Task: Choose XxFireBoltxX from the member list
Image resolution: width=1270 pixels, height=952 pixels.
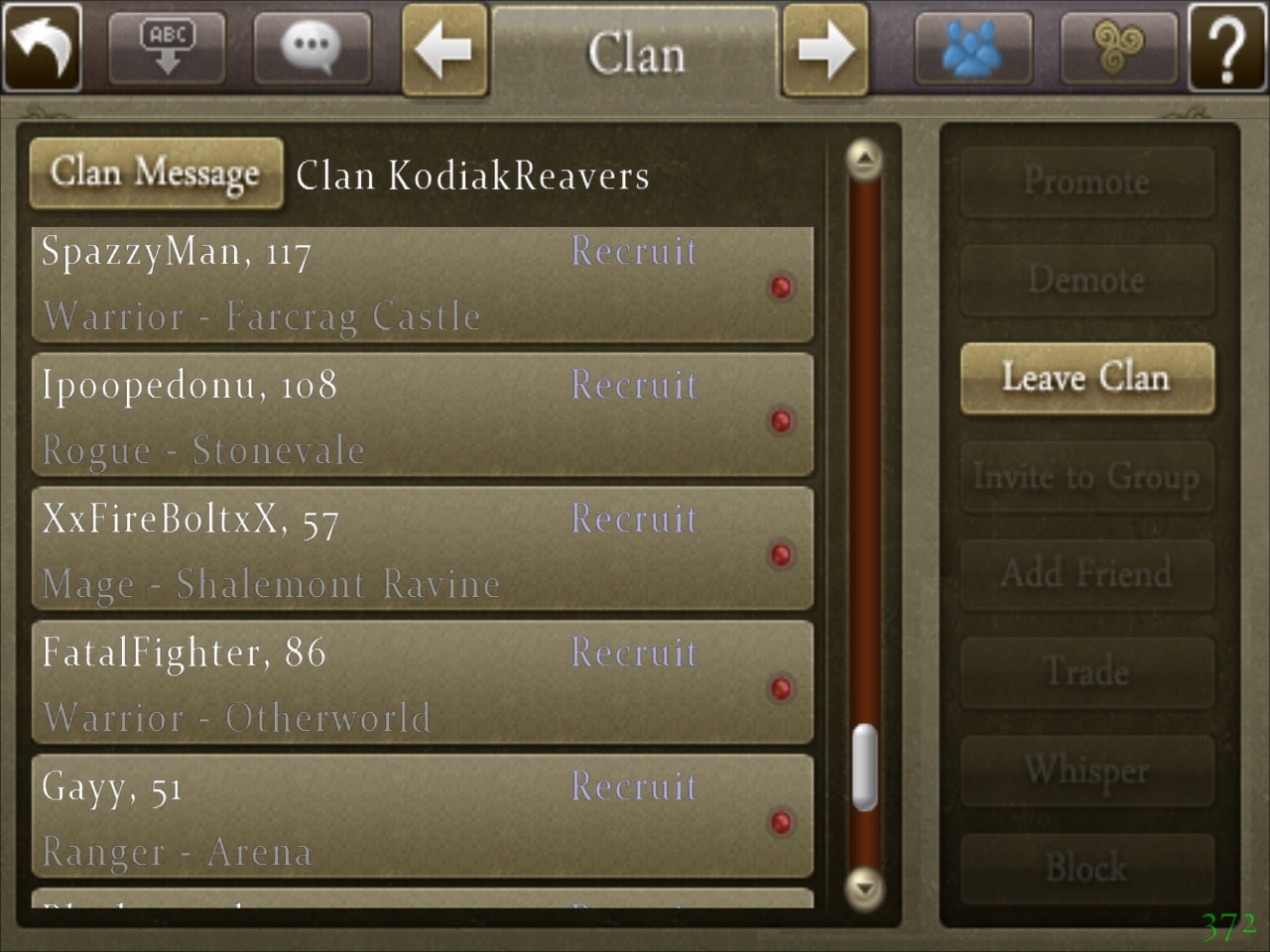Action: tap(422, 551)
